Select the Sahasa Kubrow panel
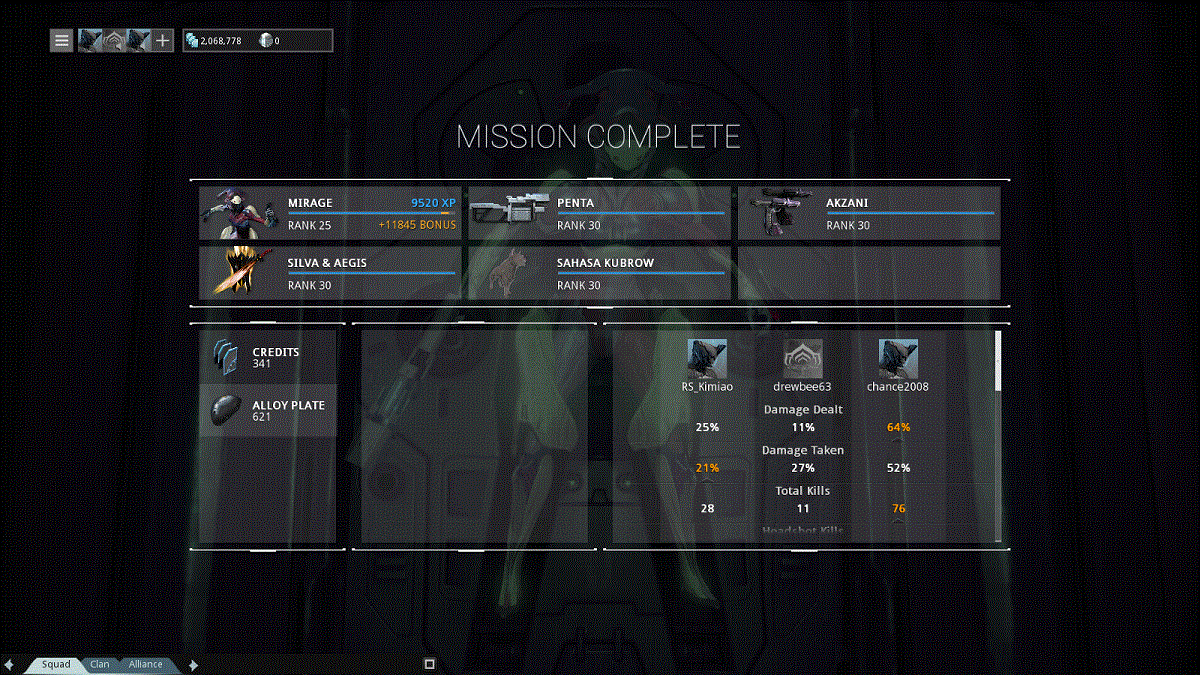Image resolution: width=1200 pixels, height=675 pixels. coord(599,273)
